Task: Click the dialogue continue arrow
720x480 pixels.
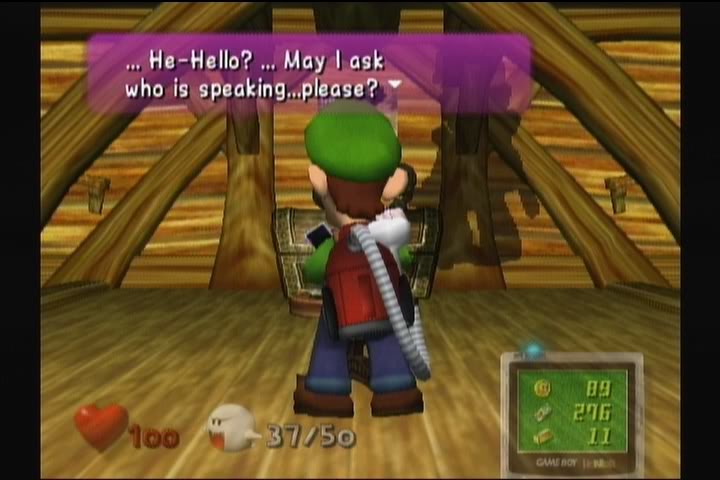Action: (x=395, y=86)
